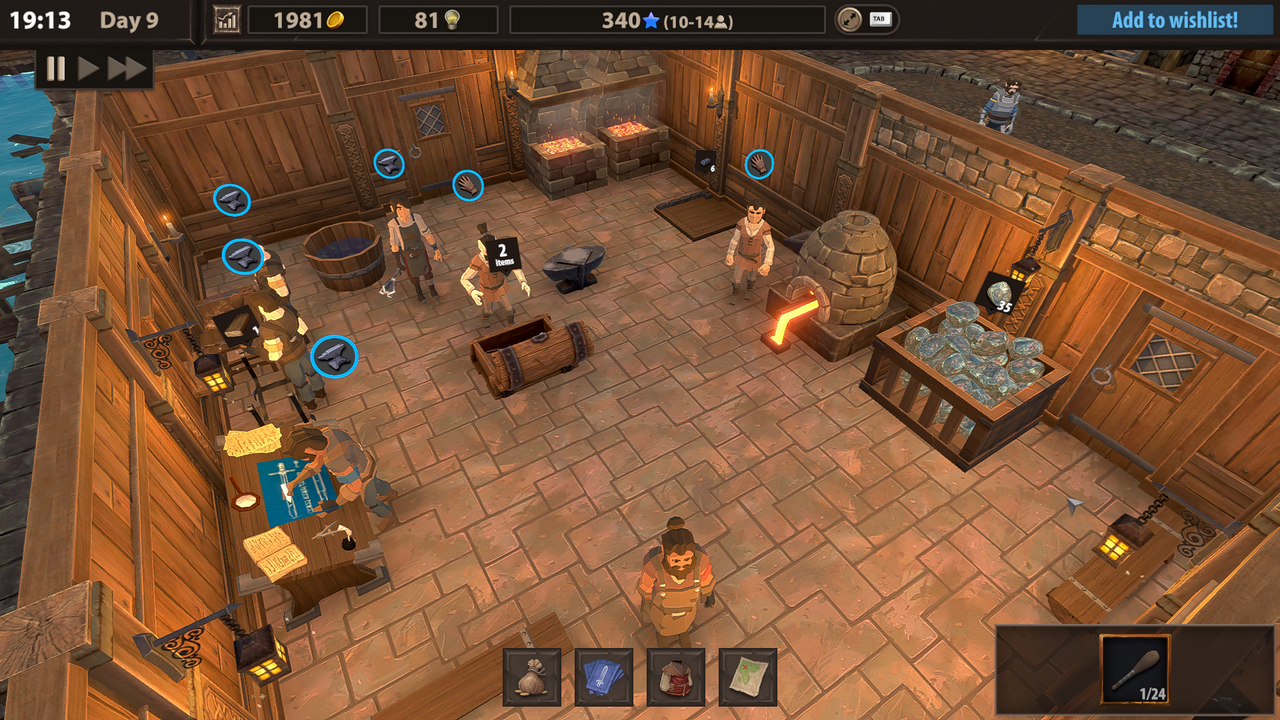Pause the game with the pause button
Image resolution: width=1280 pixels, height=720 pixels.
tap(55, 70)
